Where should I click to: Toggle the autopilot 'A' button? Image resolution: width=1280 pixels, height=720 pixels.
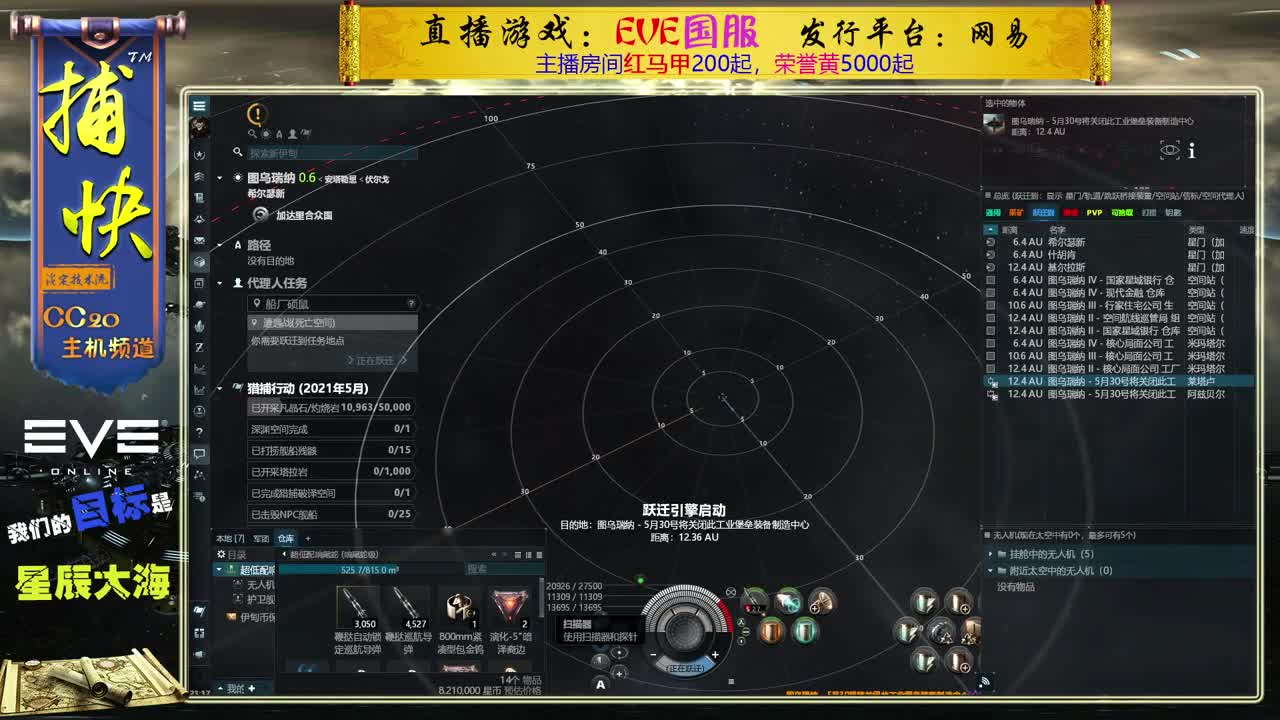600,684
